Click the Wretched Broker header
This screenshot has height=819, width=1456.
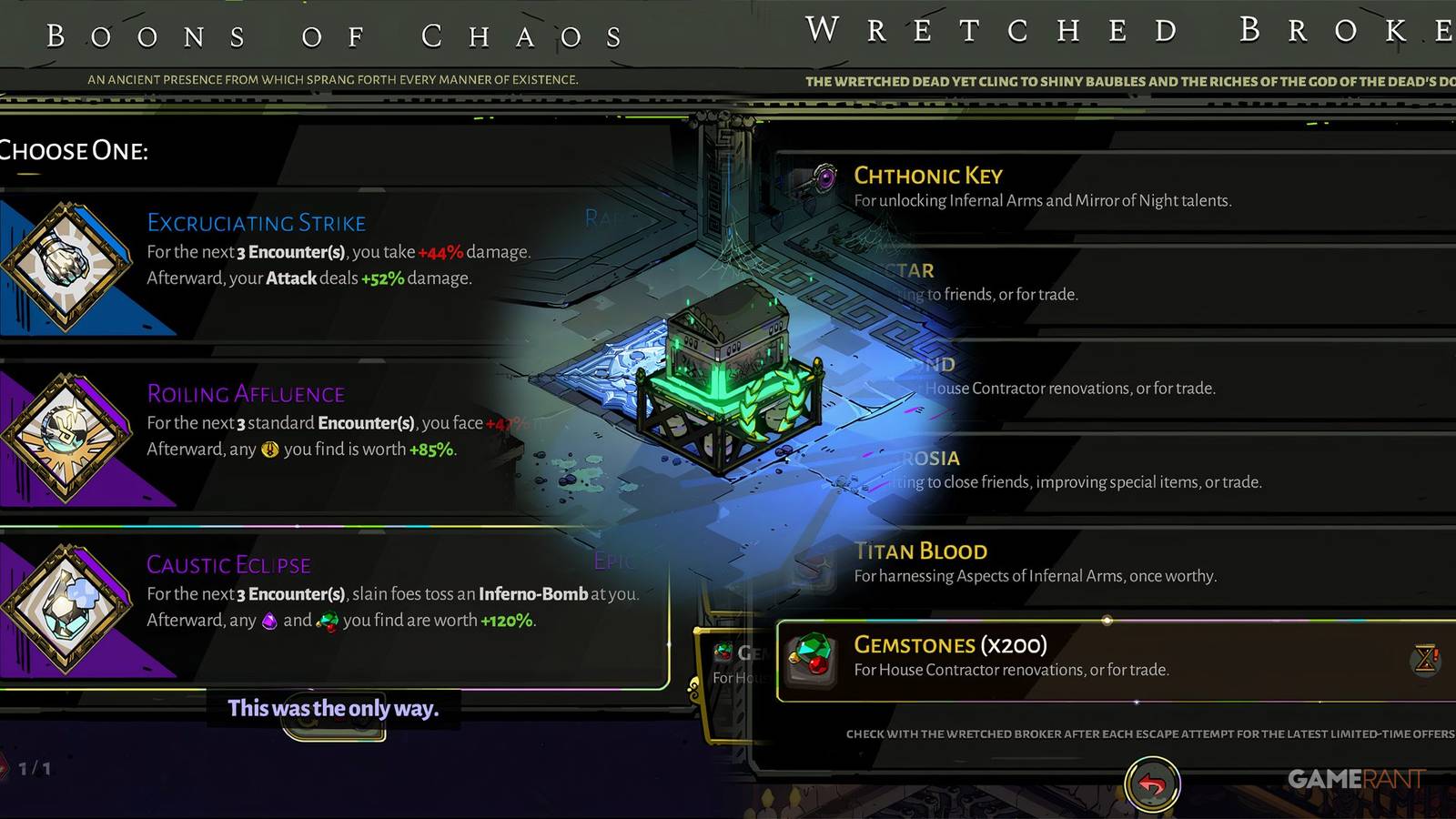coord(1119,30)
